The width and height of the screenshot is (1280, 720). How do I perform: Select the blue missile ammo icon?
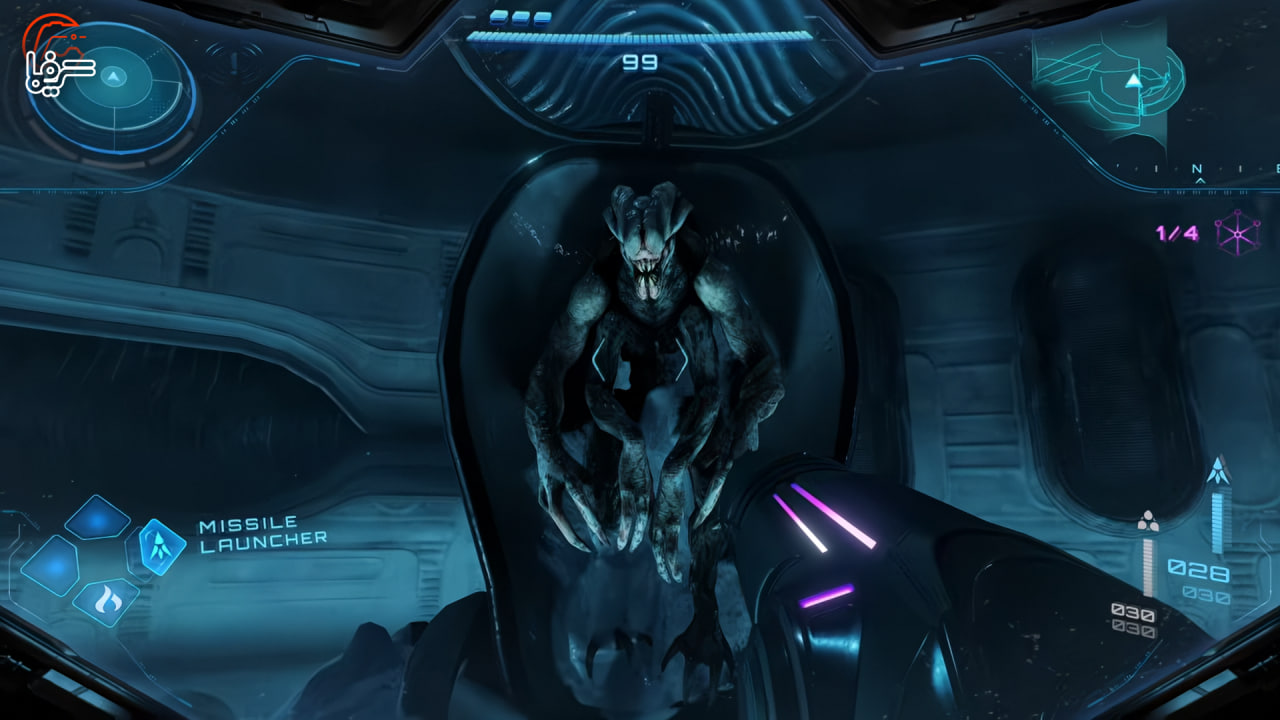coord(1218,469)
